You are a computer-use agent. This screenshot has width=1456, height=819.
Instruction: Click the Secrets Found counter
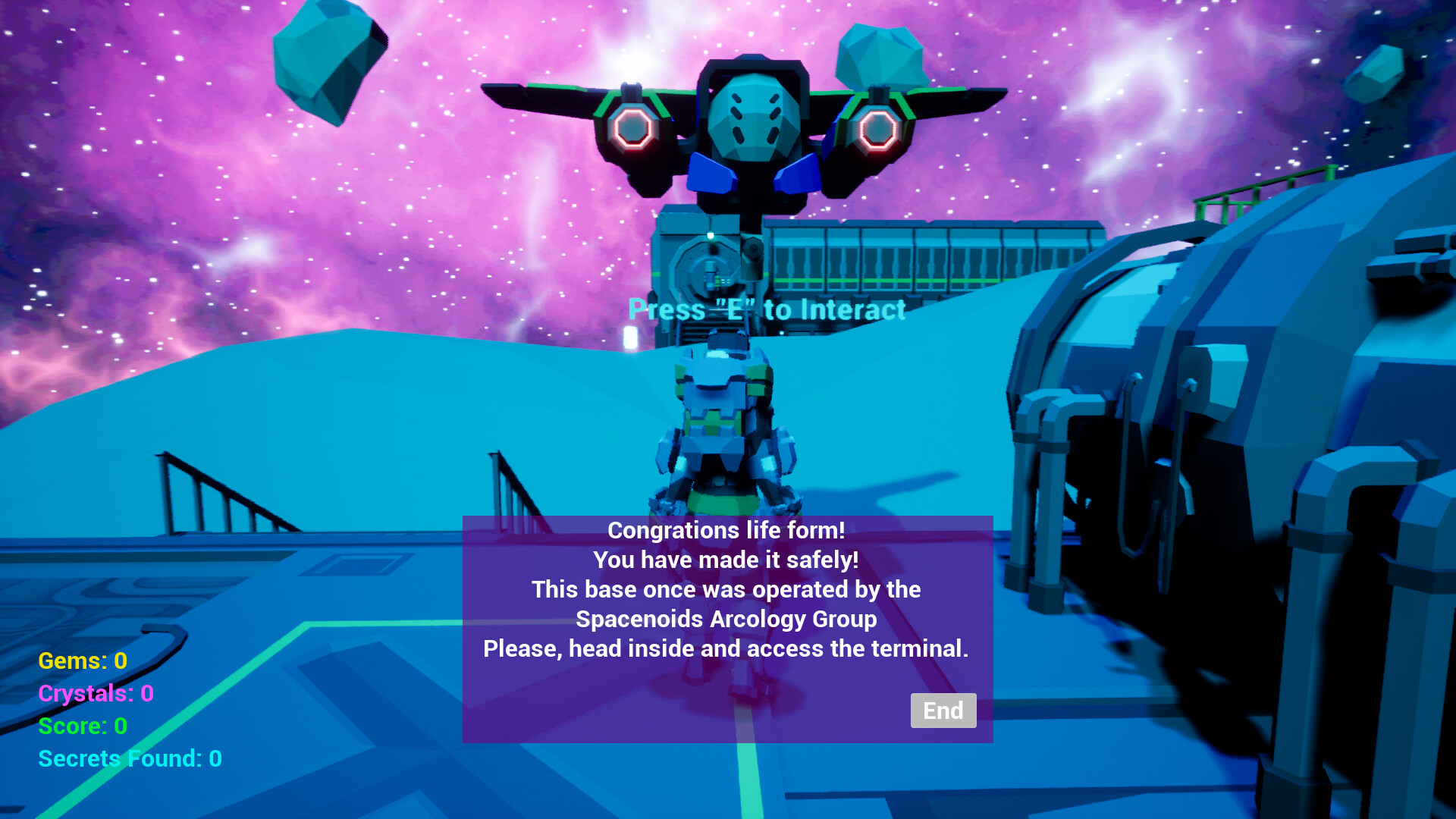coord(129,758)
